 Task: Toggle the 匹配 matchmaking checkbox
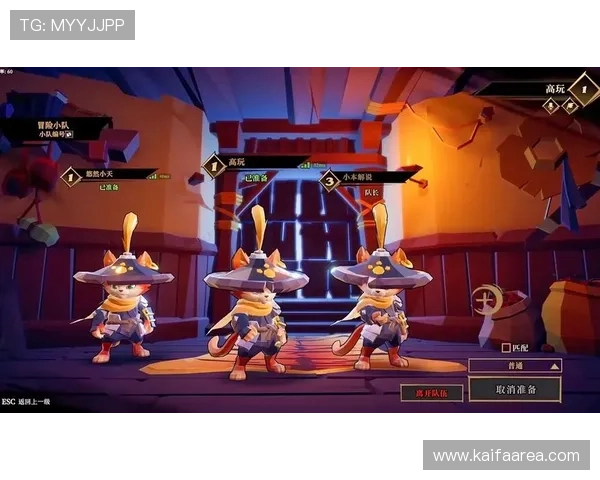[506, 348]
